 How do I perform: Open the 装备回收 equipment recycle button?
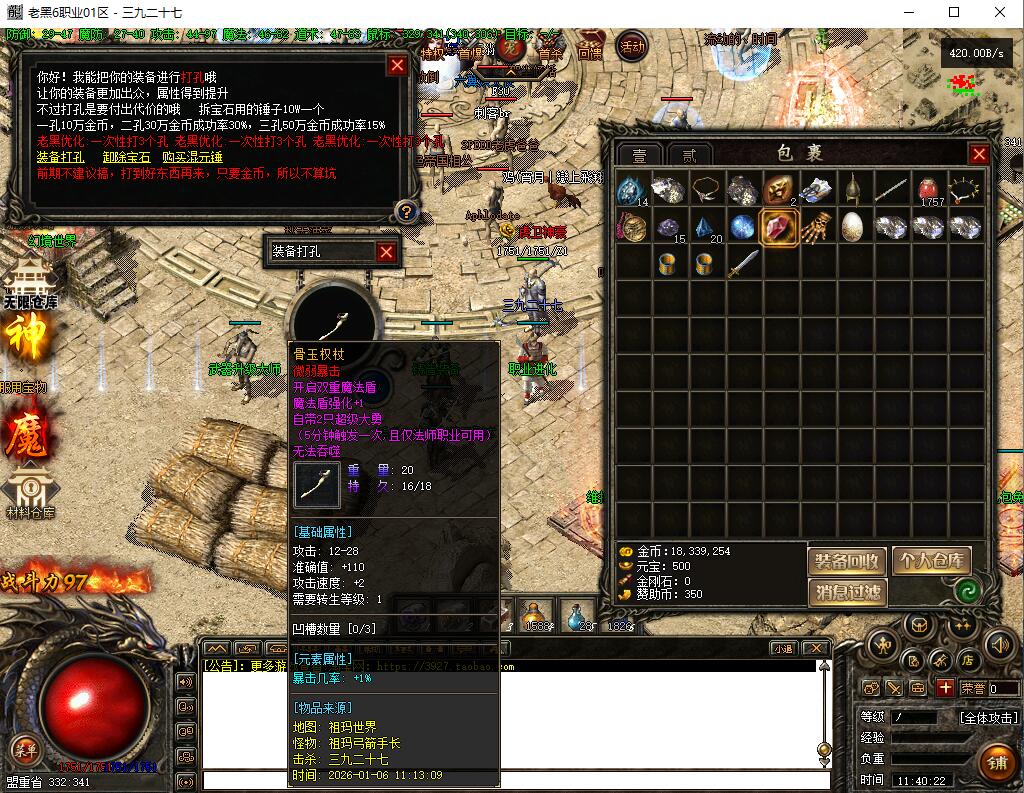[x=846, y=561]
